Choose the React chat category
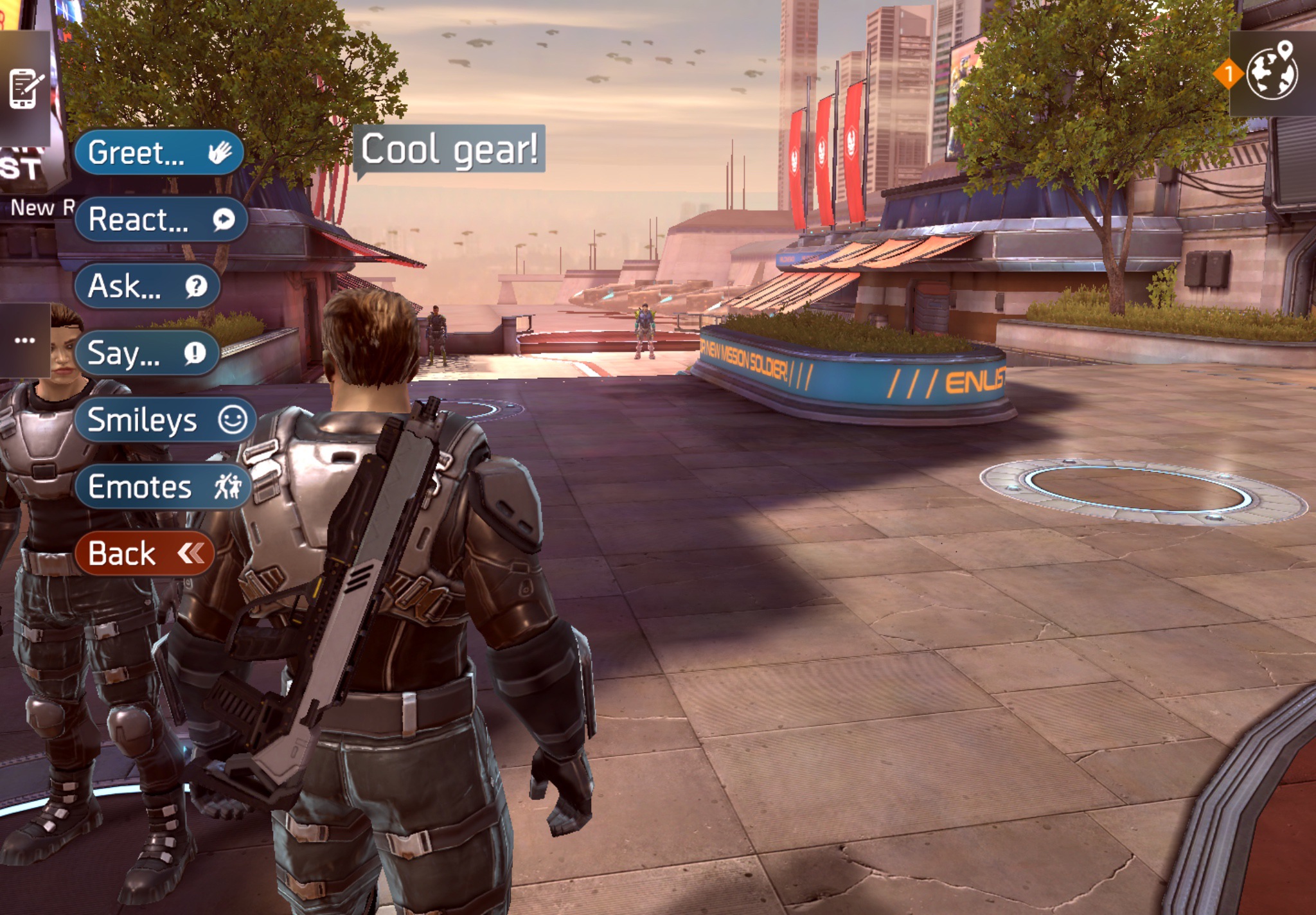 [x=161, y=220]
